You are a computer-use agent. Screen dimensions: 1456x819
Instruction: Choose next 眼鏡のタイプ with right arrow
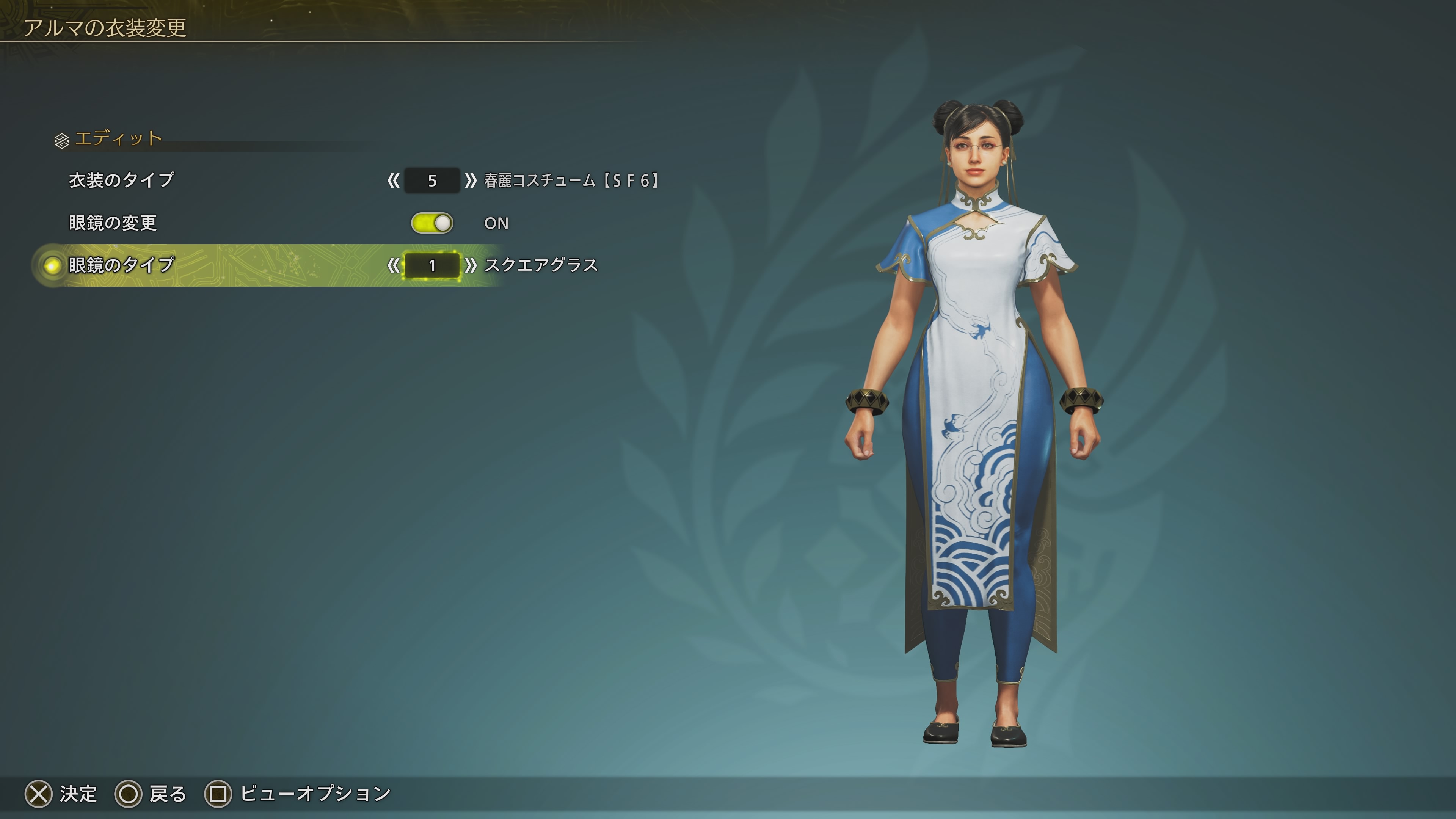point(470,266)
